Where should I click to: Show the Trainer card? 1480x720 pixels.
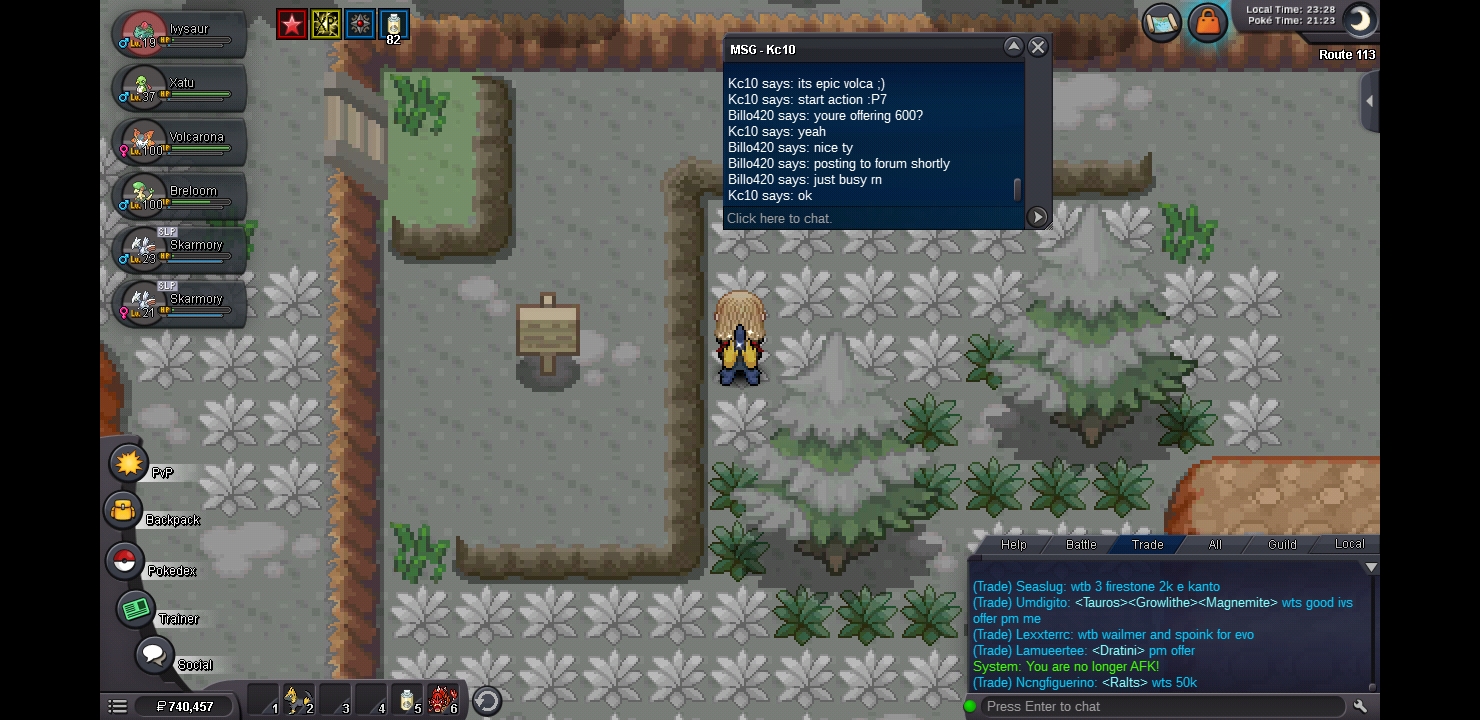click(135, 609)
